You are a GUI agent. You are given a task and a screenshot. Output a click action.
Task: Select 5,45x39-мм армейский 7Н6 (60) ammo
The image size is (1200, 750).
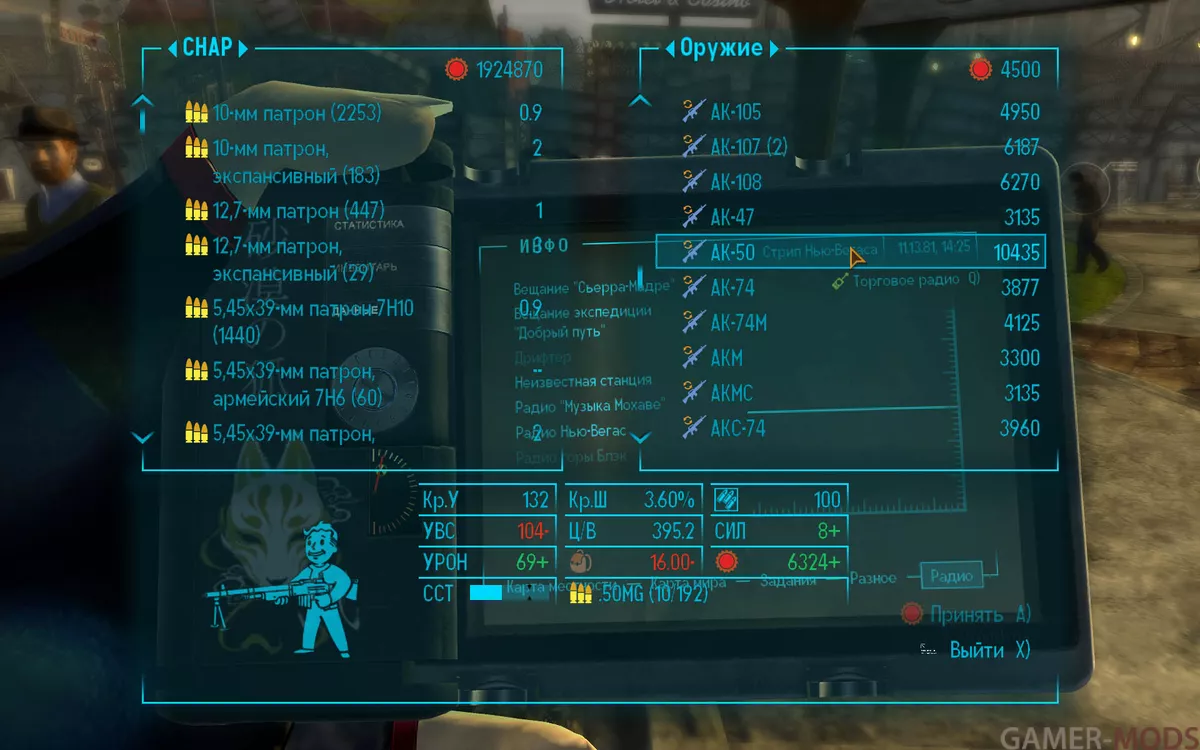click(x=300, y=385)
